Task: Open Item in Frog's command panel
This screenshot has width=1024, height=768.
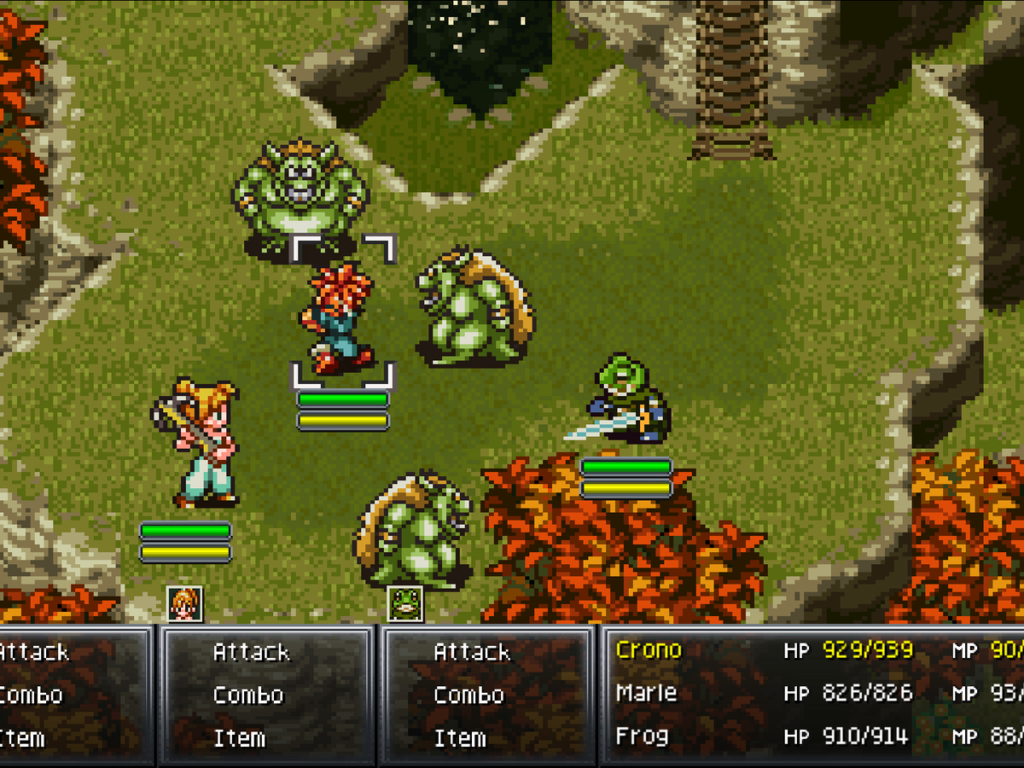Action: 460,738
